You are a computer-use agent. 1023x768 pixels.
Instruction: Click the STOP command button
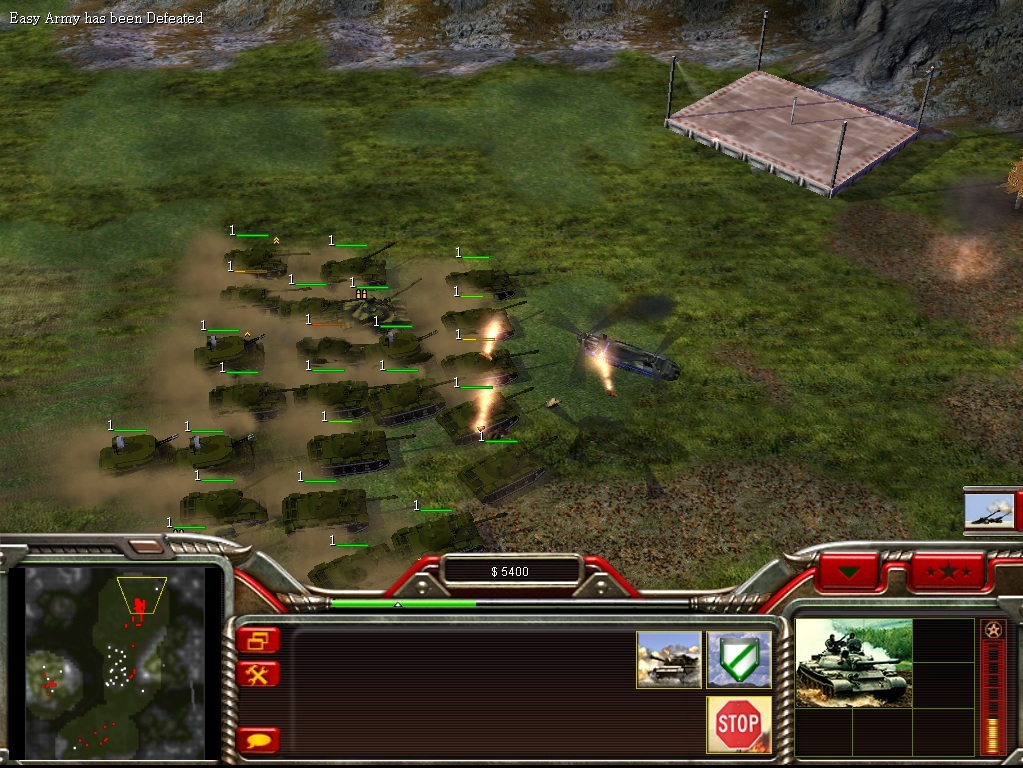click(738, 724)
